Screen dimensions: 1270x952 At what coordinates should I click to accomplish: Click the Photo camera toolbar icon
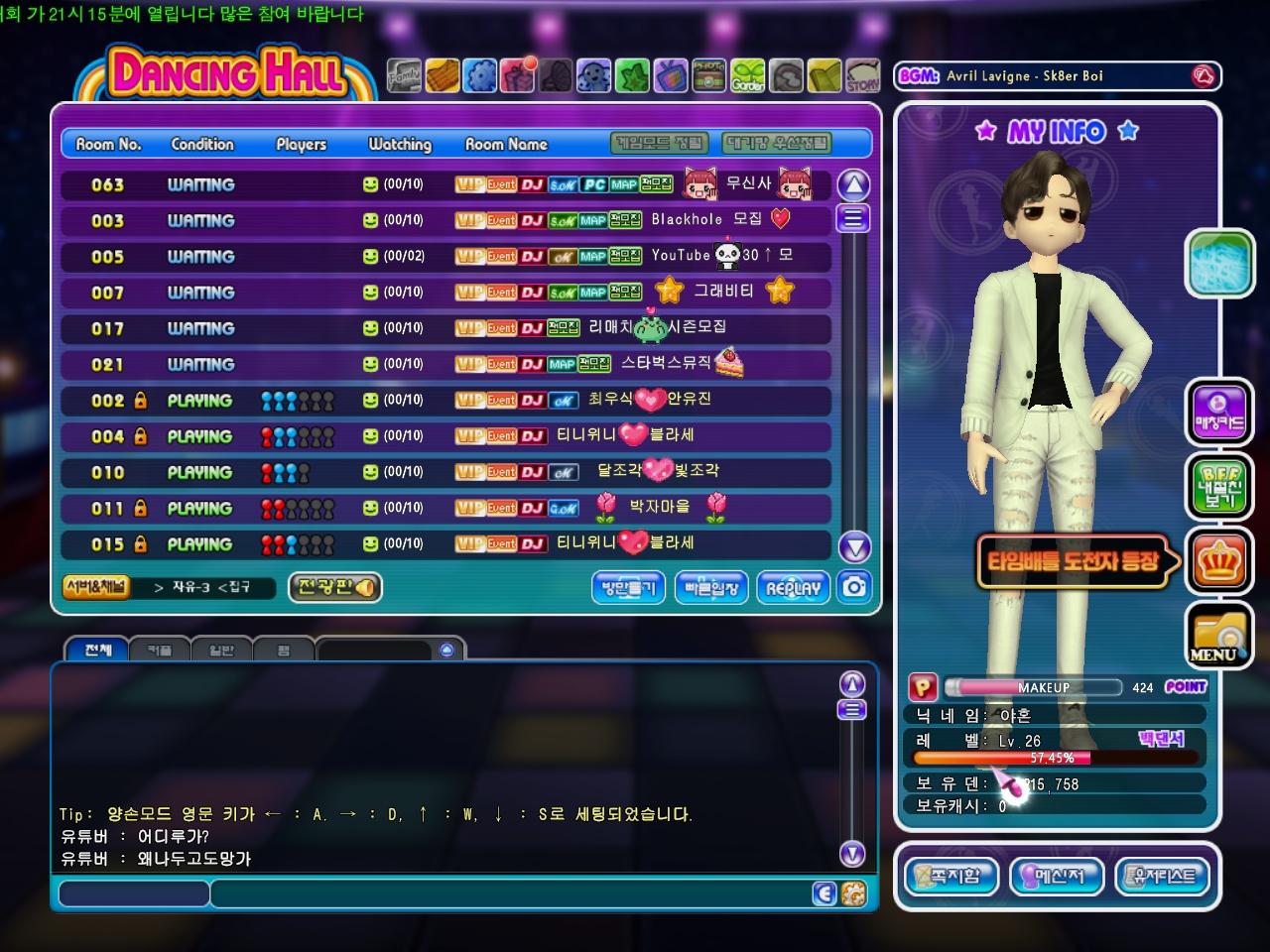coord(708,75)
